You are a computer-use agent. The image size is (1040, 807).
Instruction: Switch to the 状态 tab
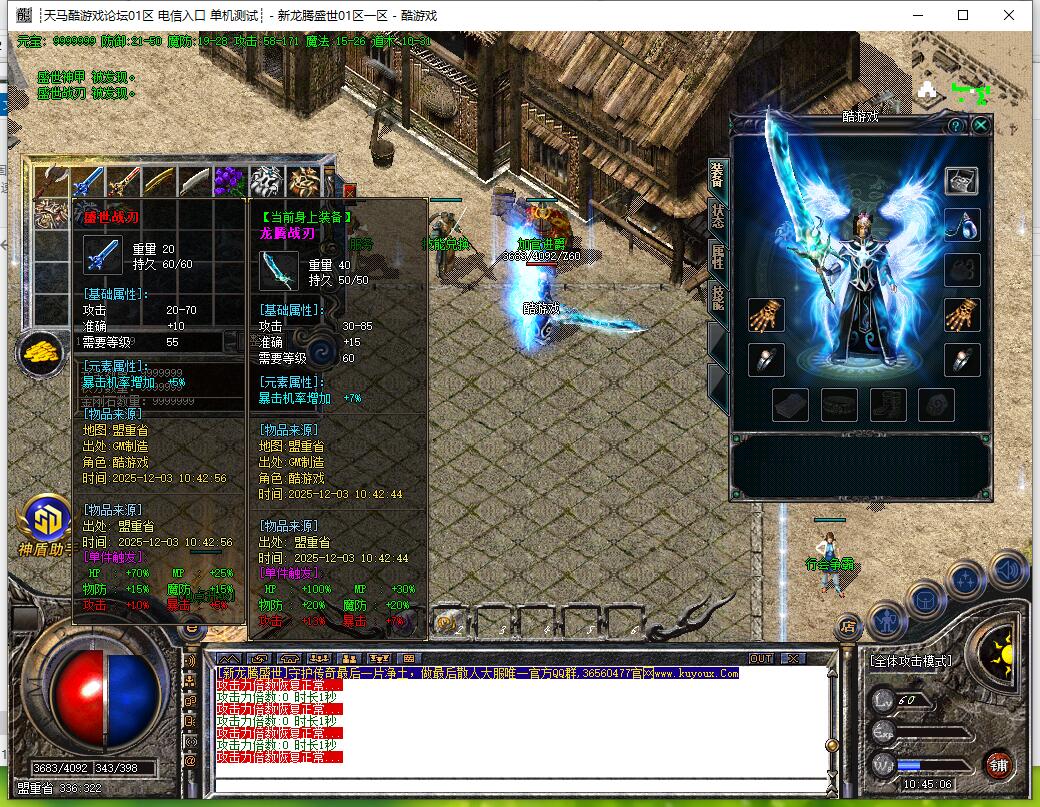(x=718, y=215)
